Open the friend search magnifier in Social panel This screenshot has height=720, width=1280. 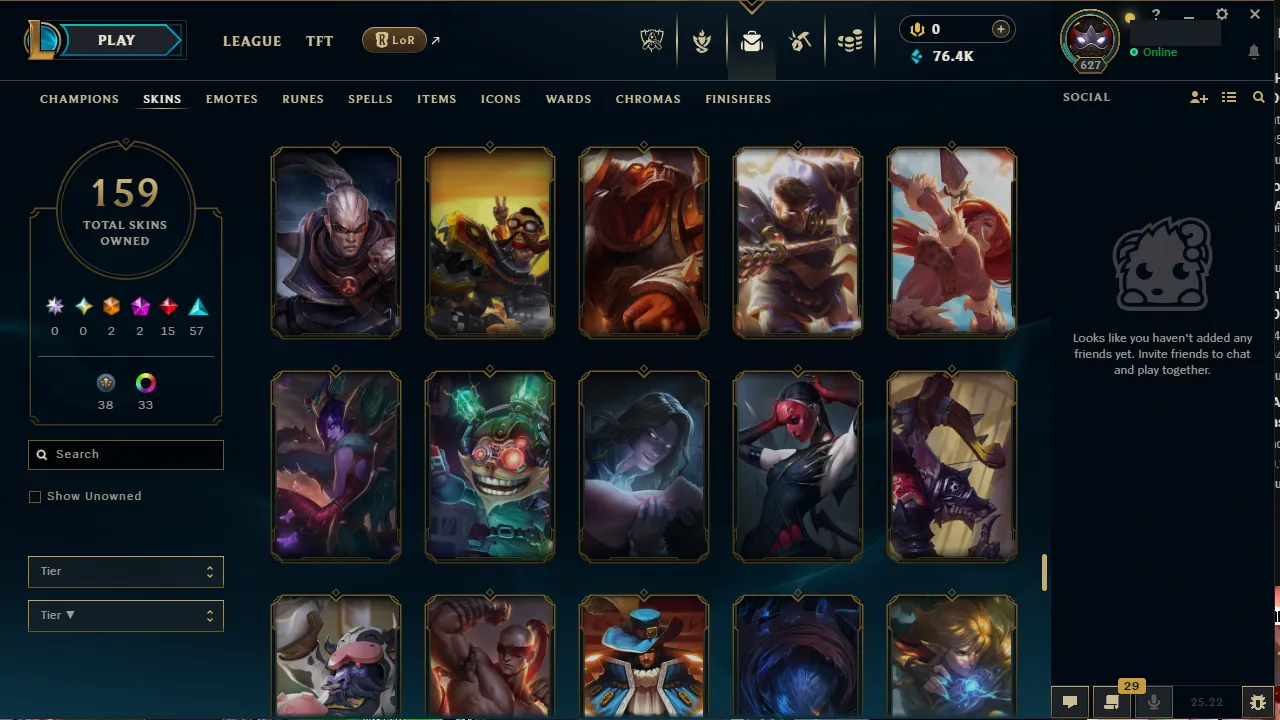(1258, 97)
